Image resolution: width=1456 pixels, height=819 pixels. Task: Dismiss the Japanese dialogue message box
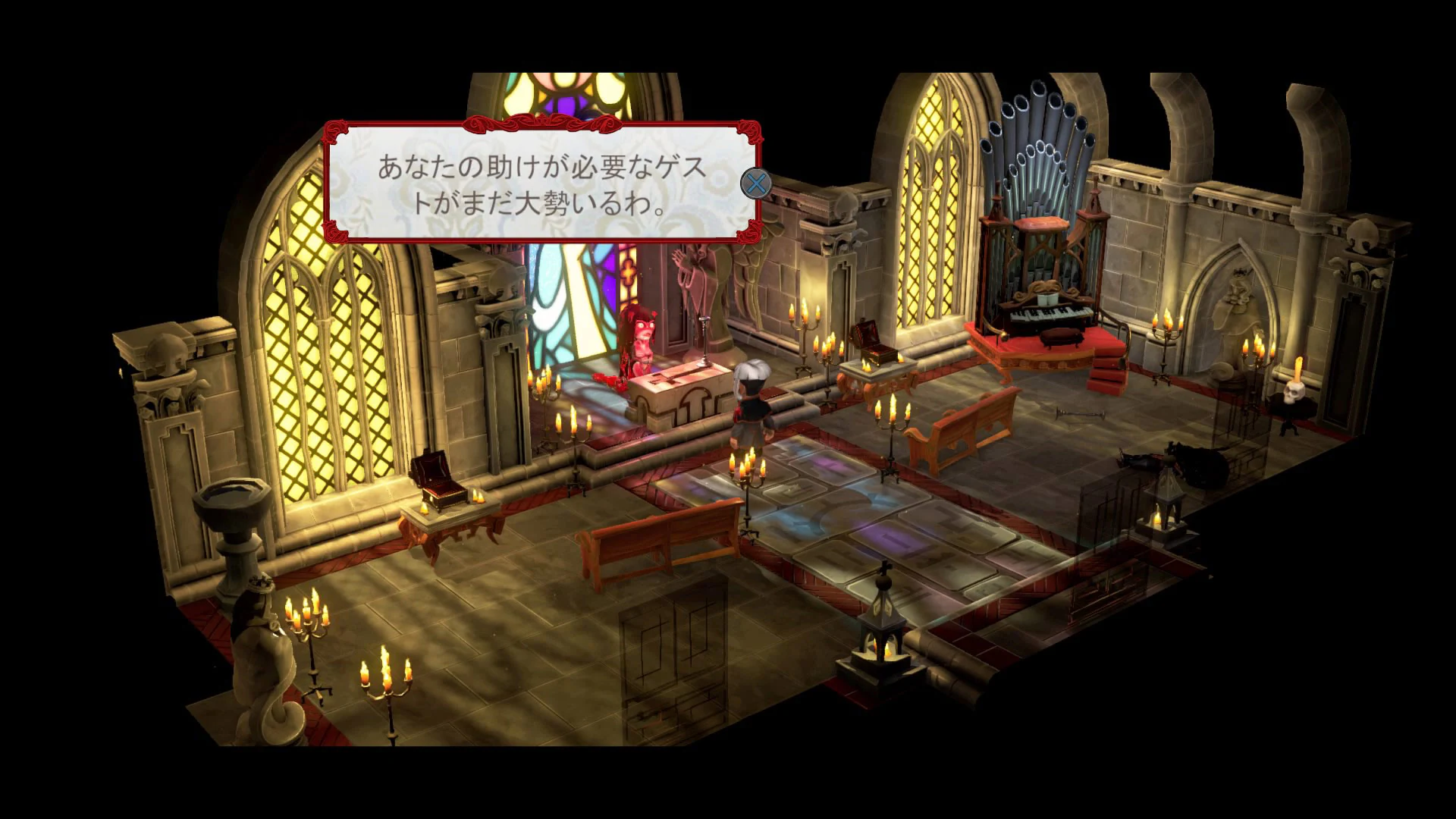[x=757, y=184]
